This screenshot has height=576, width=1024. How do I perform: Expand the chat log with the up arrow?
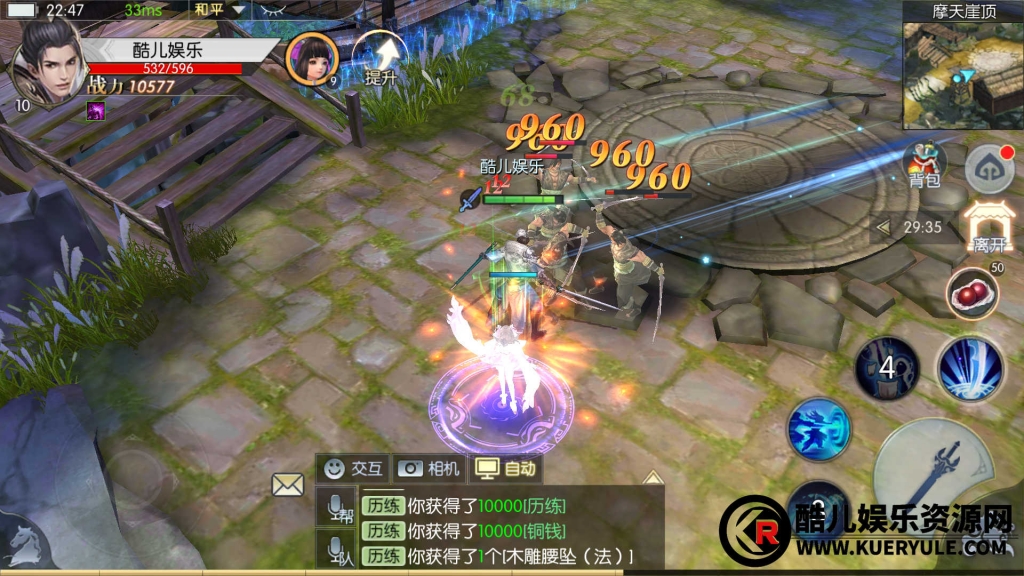652,478
